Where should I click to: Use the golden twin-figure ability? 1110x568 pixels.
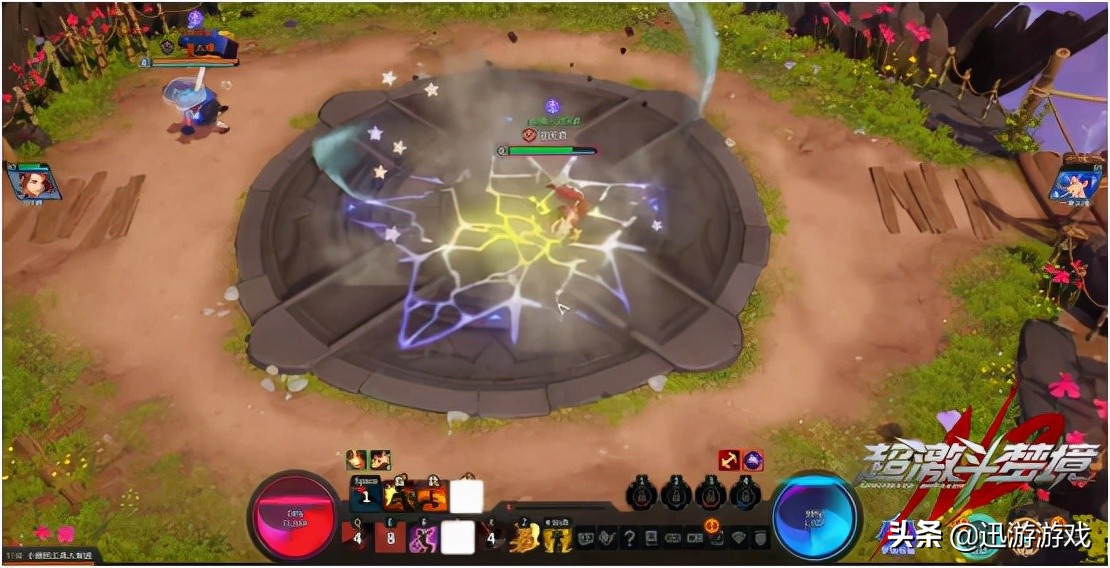pos(556,539)
